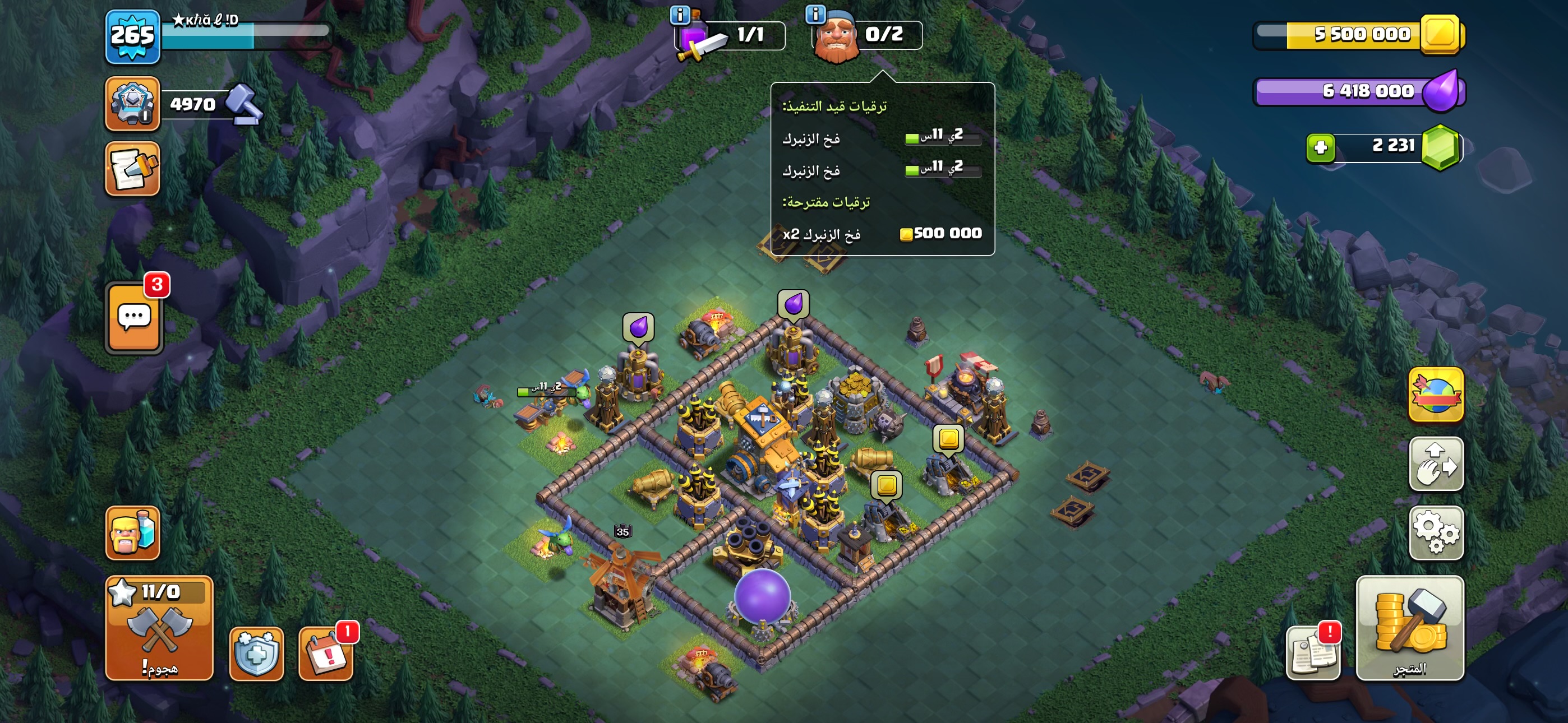Select suggested upgrade costing 500 000 gold
The height and width of the screenshot is (723, 1568).
[882, 234]
